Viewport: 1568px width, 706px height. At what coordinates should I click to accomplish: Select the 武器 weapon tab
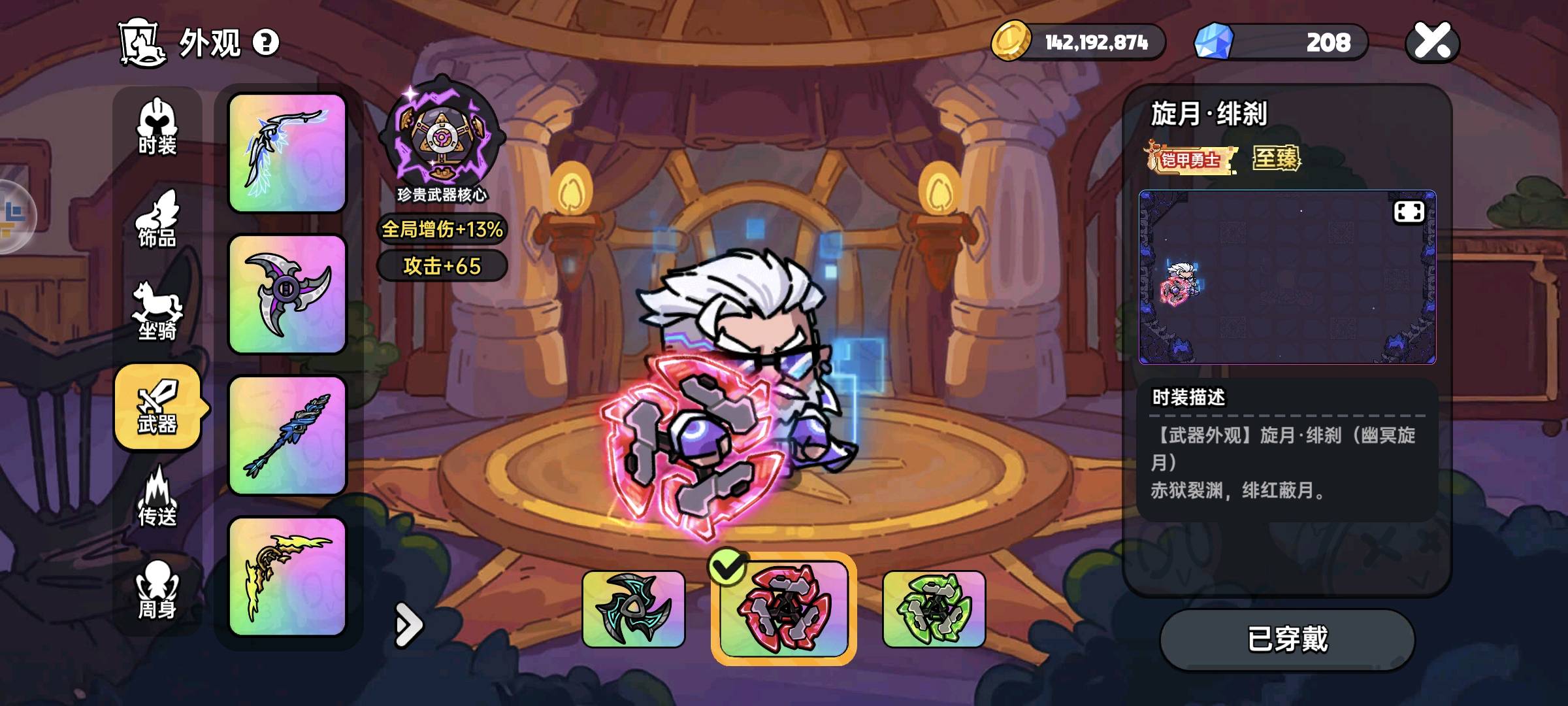157,407
